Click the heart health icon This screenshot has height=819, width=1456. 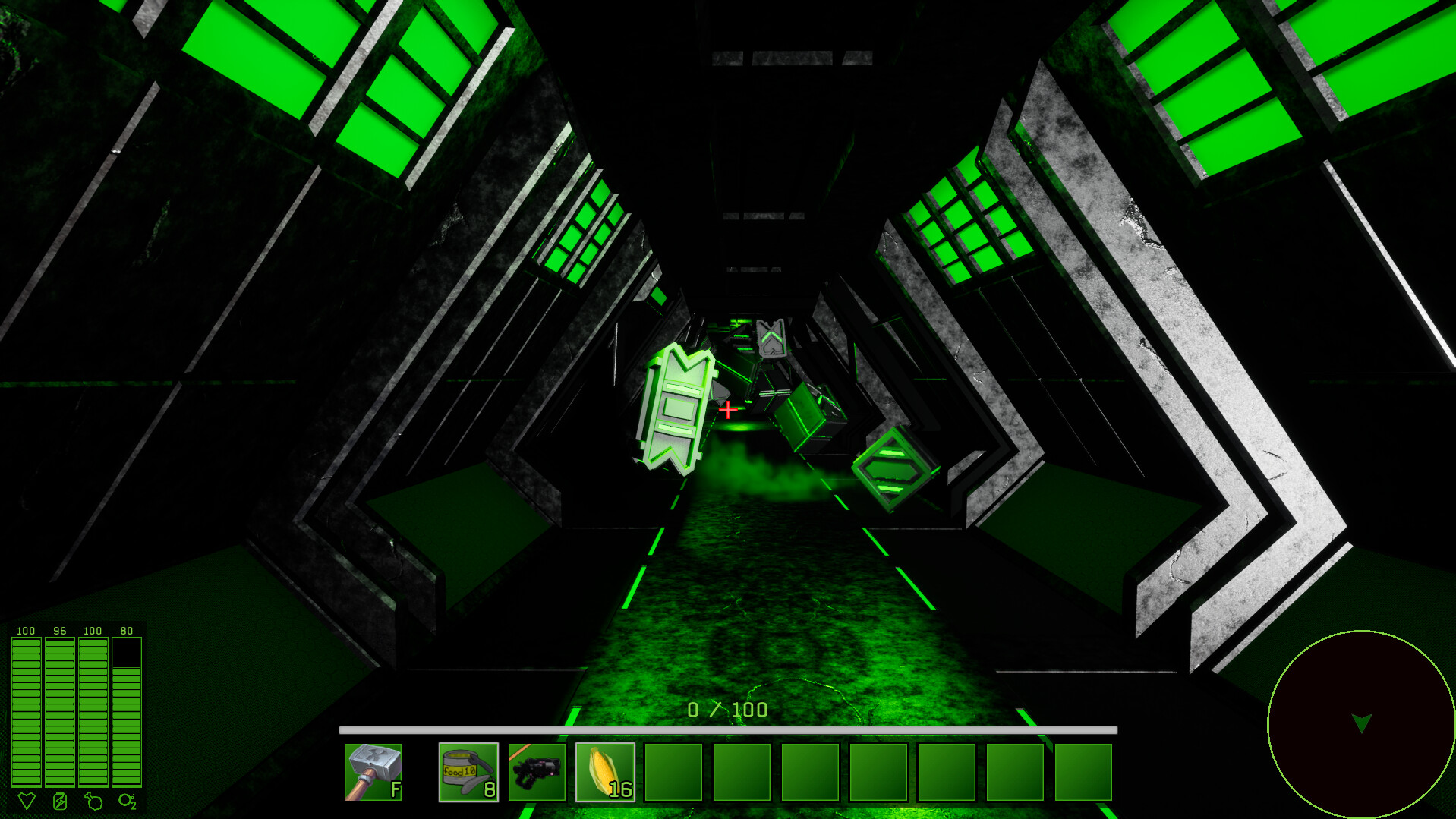(27, 799)
